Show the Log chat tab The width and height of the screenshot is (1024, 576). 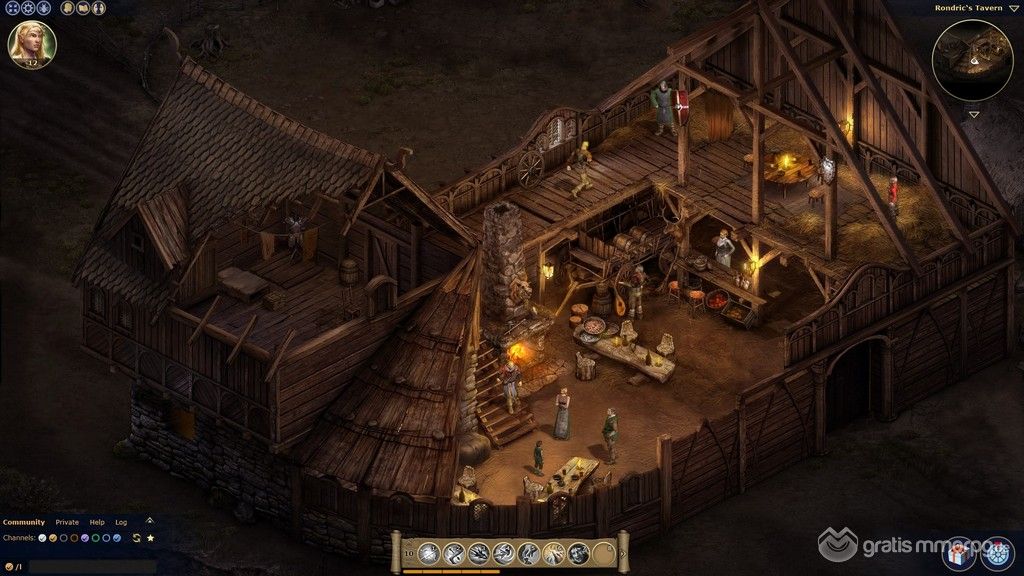pyautogui.click(x=121, y=522)
